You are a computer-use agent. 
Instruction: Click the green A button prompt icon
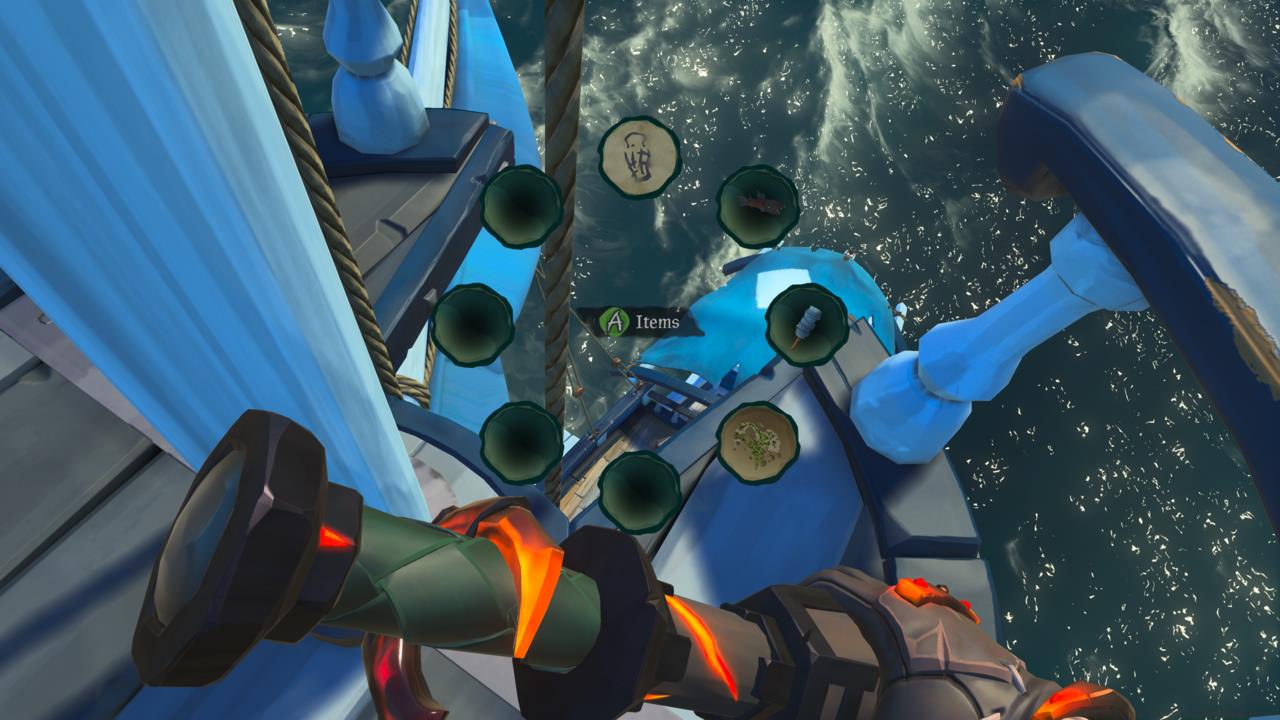tap(612, 322)
